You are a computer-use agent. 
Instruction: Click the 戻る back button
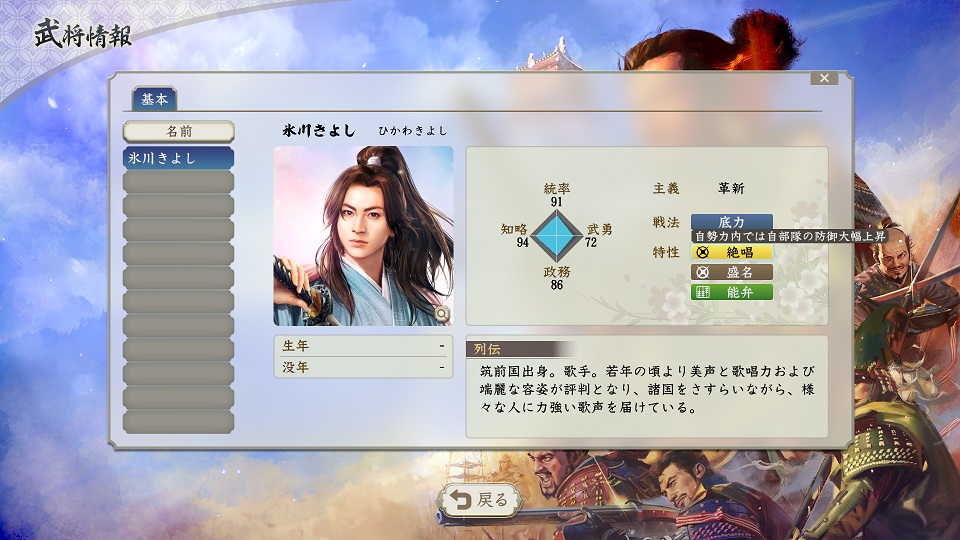pos(481,500)
